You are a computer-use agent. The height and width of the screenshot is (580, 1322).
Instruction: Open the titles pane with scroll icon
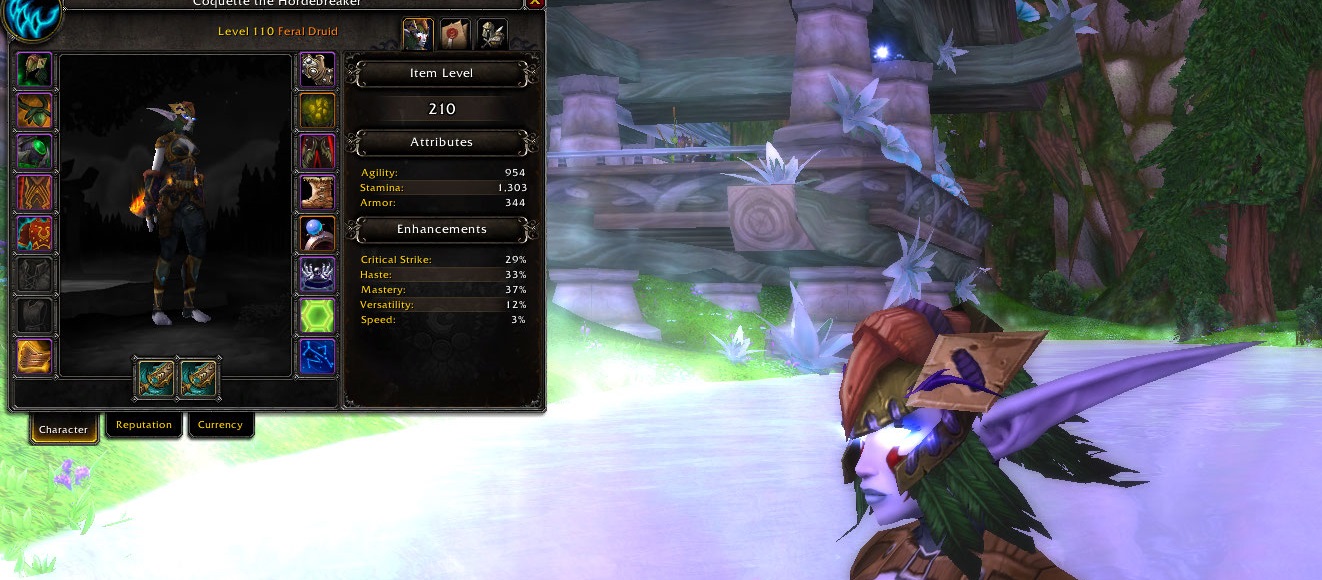(x=455, y=34)
